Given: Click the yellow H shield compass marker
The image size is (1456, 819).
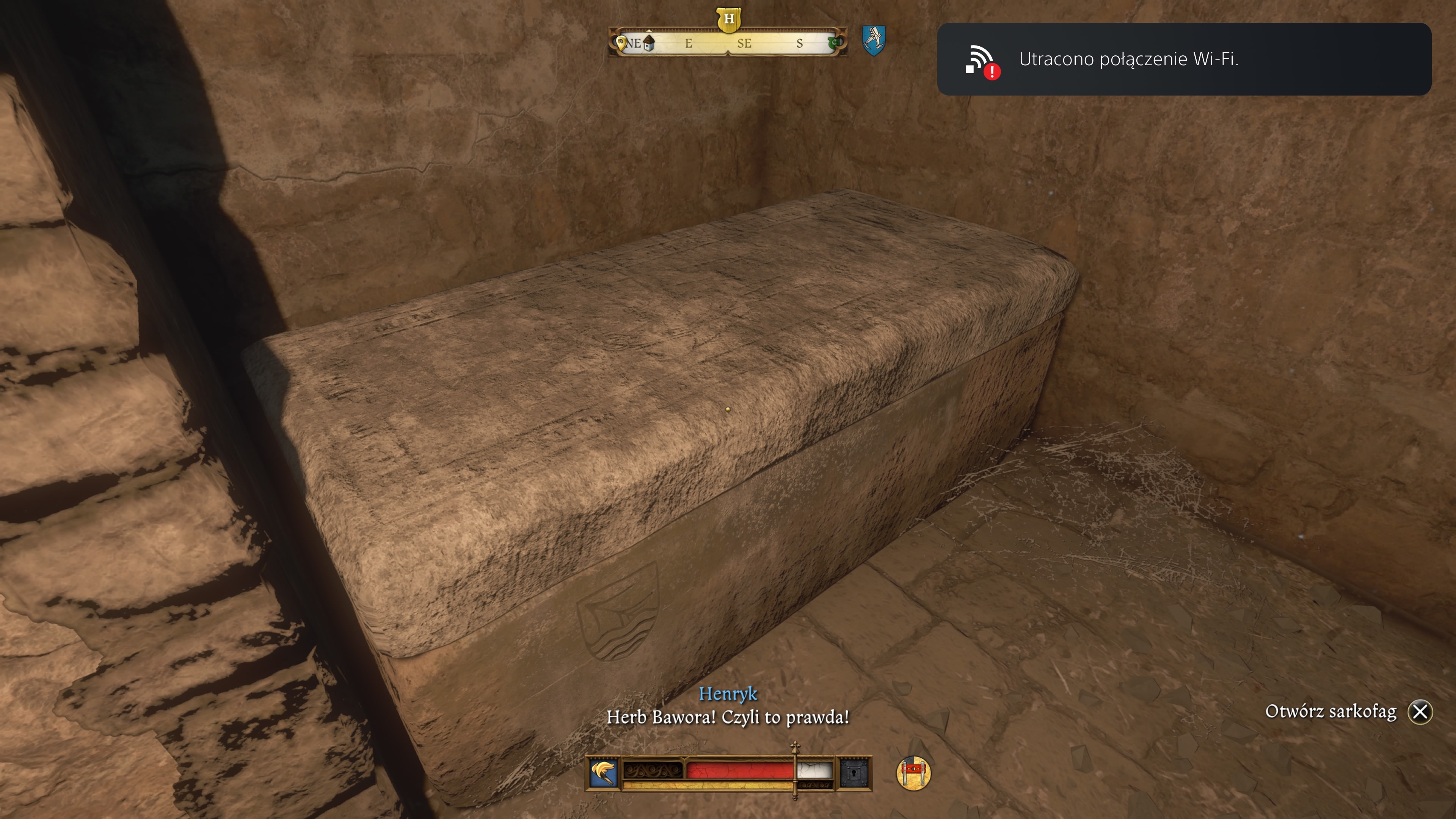Looking at the screenshot, I should pos(728,19).
